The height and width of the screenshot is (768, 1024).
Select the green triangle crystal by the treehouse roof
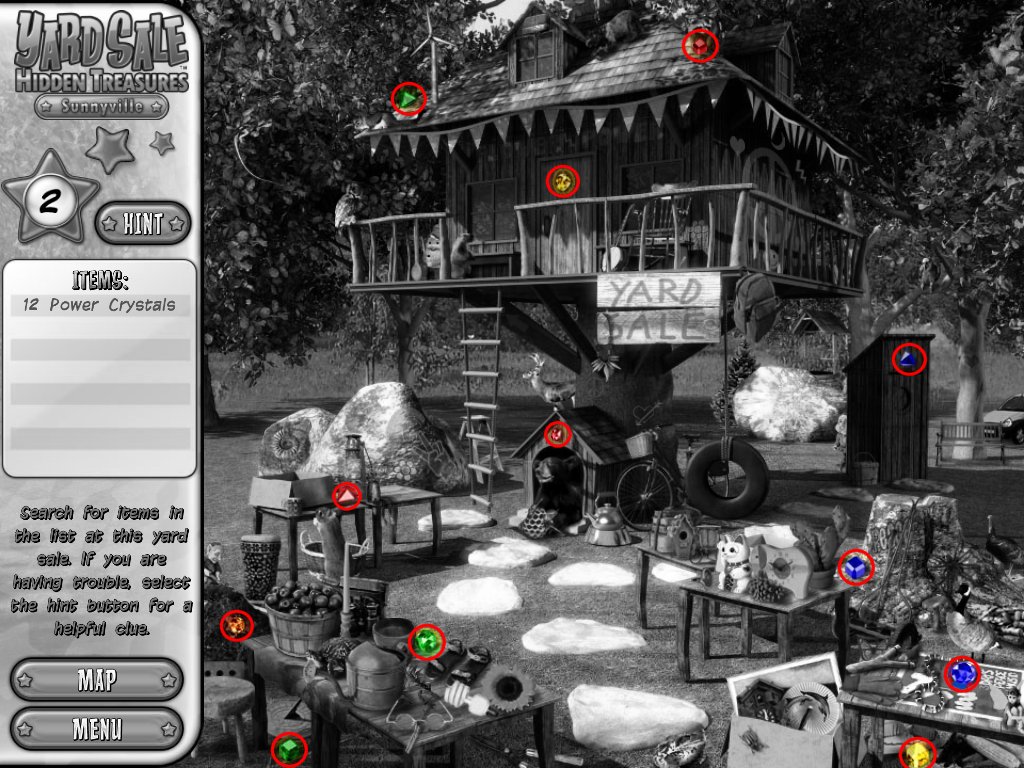408,98
